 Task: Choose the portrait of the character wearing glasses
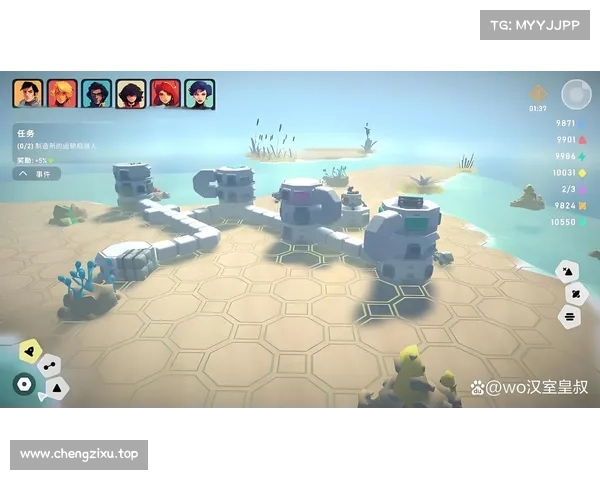pos(96,94)
